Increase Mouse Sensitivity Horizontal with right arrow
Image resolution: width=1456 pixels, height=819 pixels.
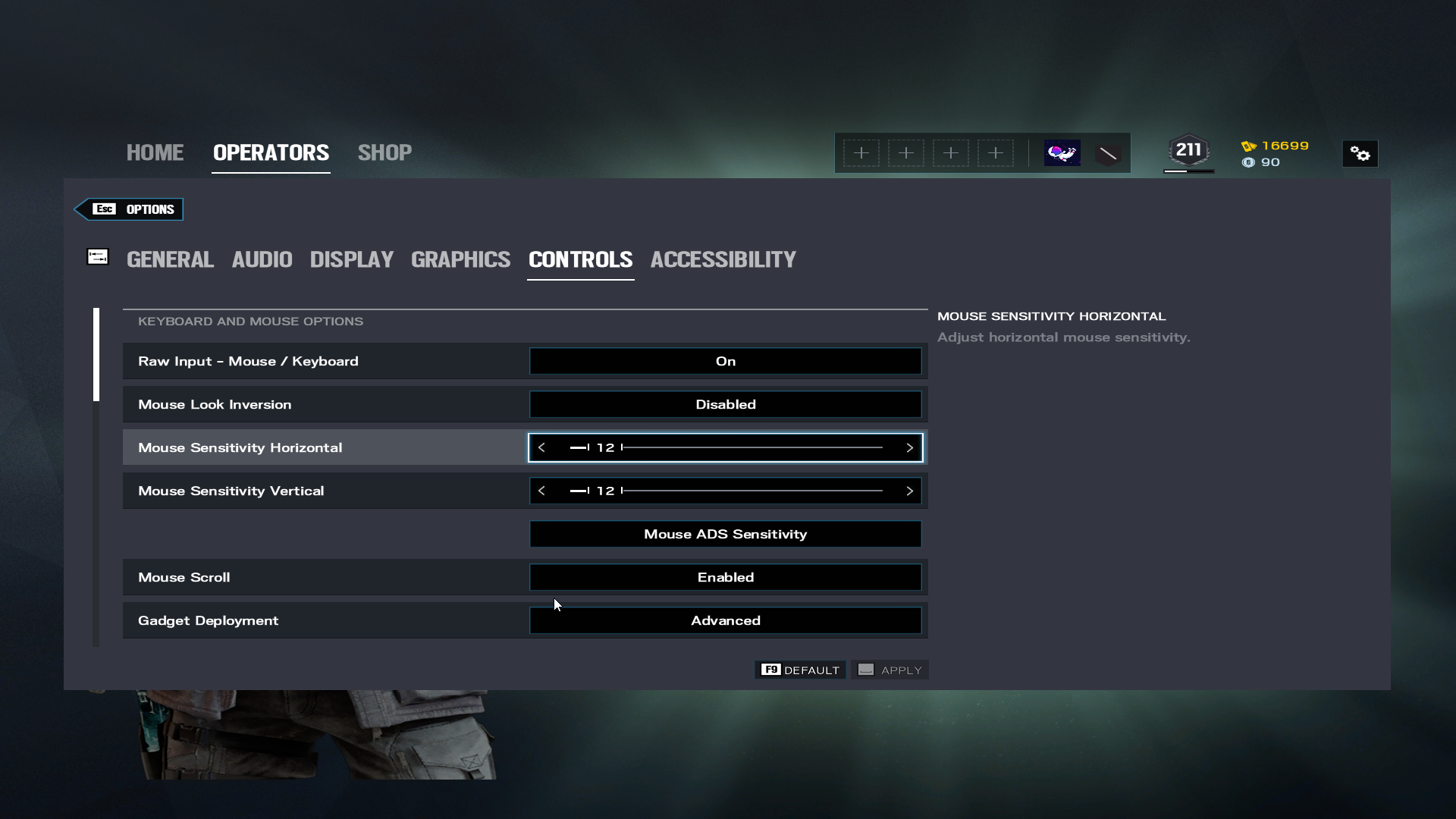[909, 447]
